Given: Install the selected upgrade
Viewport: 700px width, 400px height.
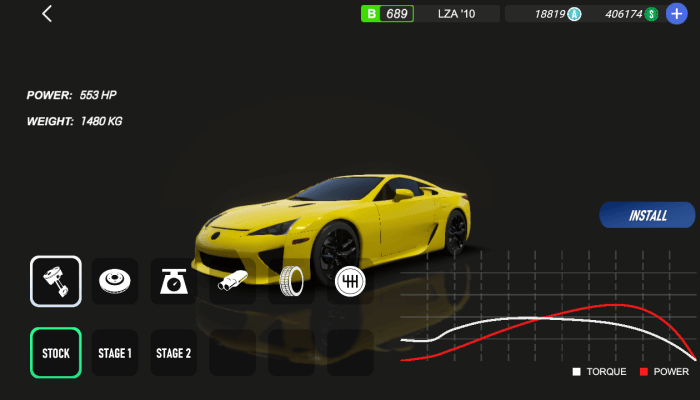Looking at the screenshot, I should [647, 215].
